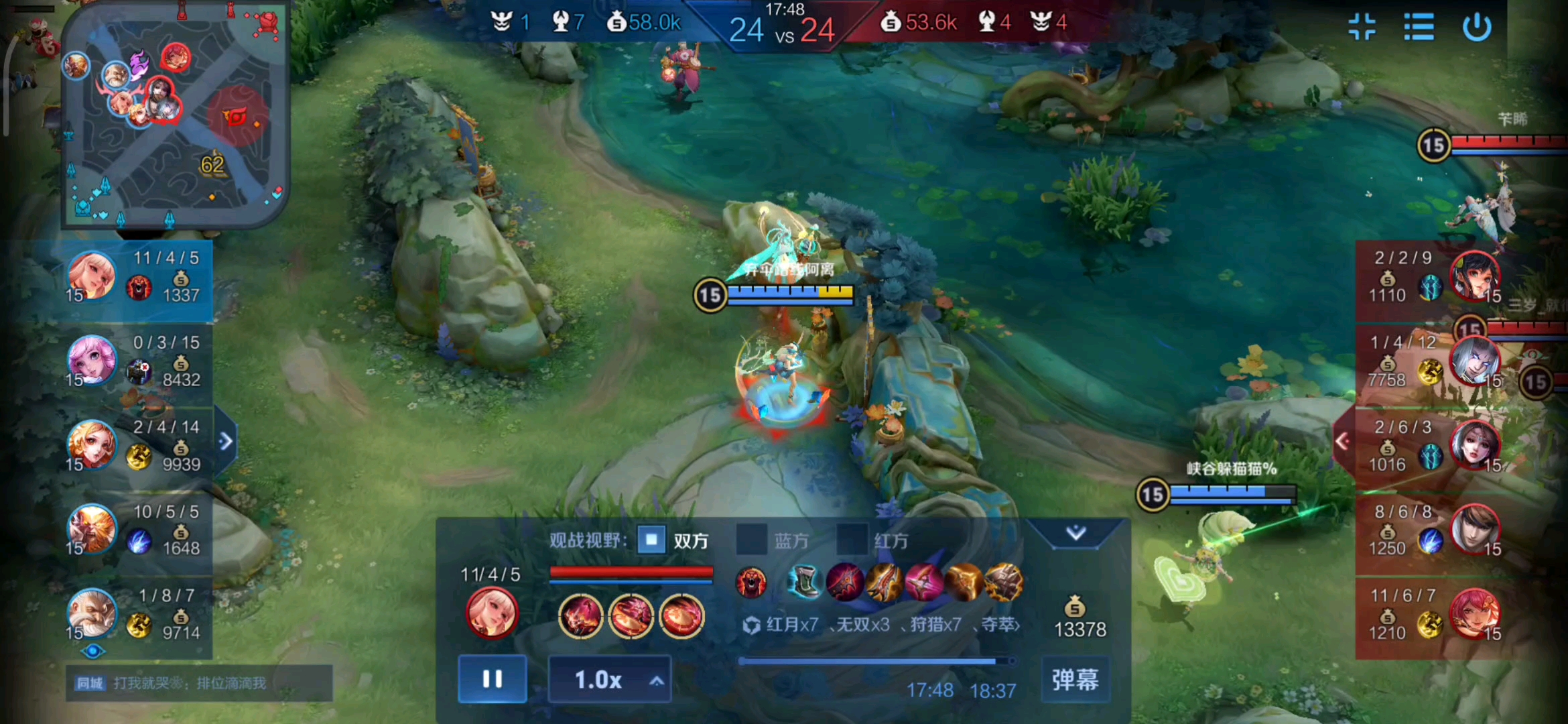Image resolution: width=1568 pixels, height=724 pixels.
Task: Exit spectating with the power button
Action: (x=1477, y=27)
